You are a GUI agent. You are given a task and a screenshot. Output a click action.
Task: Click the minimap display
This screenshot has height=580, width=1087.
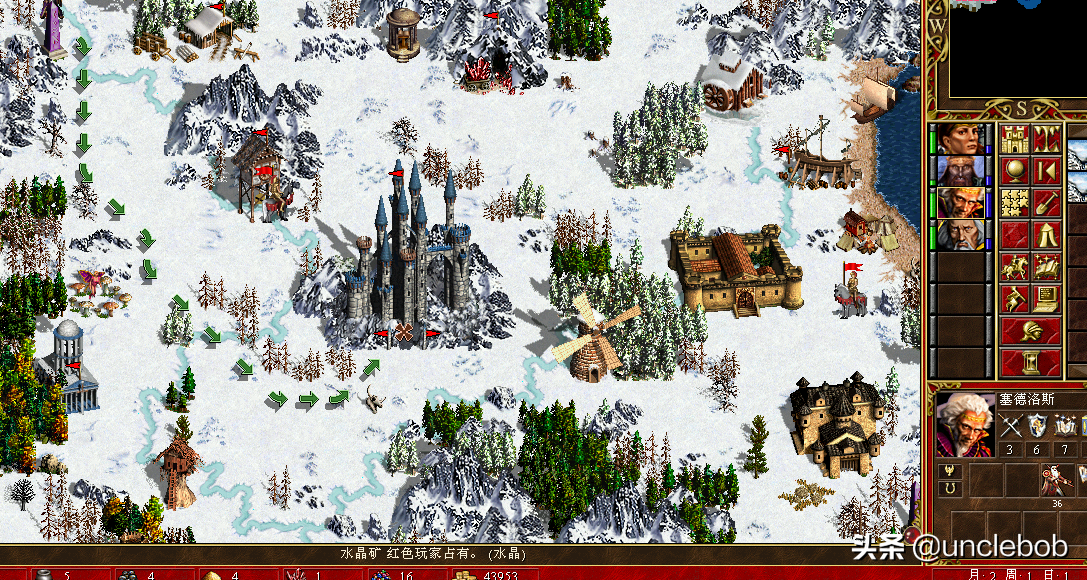point(1016,50)
